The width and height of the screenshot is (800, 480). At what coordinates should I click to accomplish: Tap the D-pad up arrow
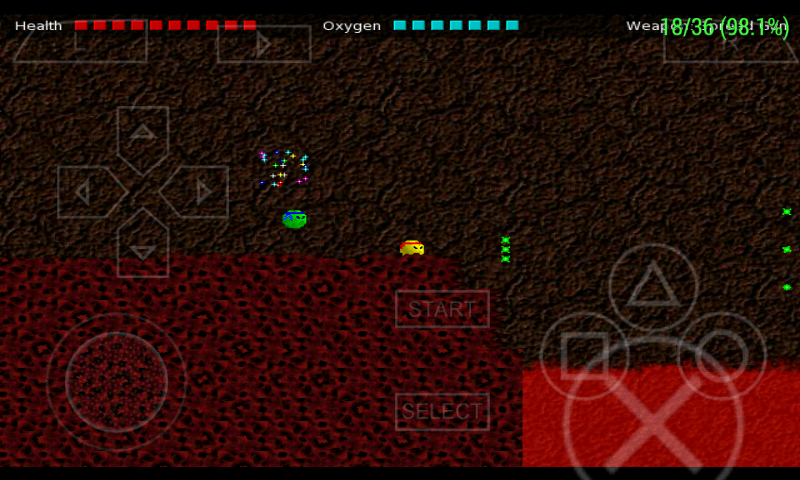click(143, 136)
